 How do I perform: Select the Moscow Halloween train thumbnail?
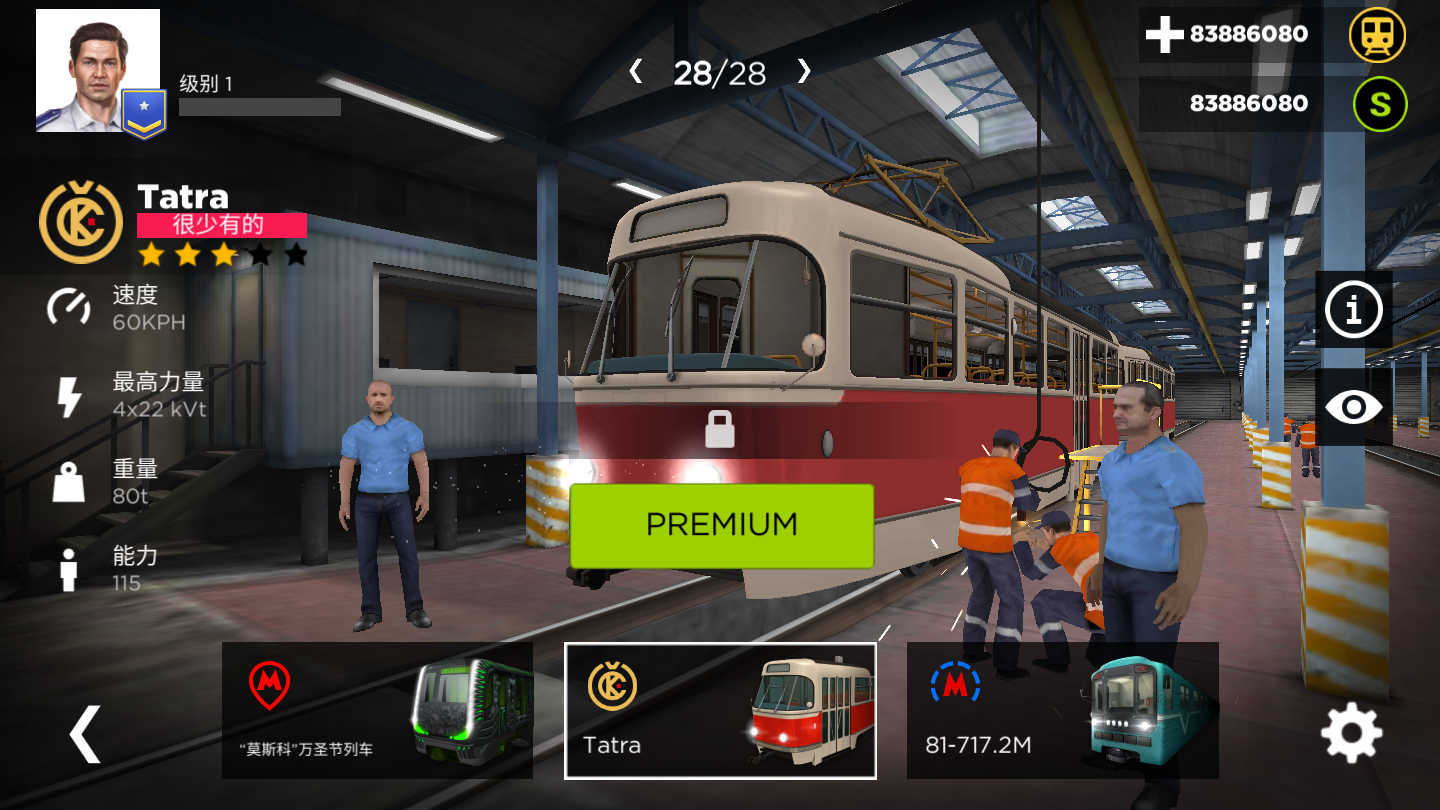[377, 710]
